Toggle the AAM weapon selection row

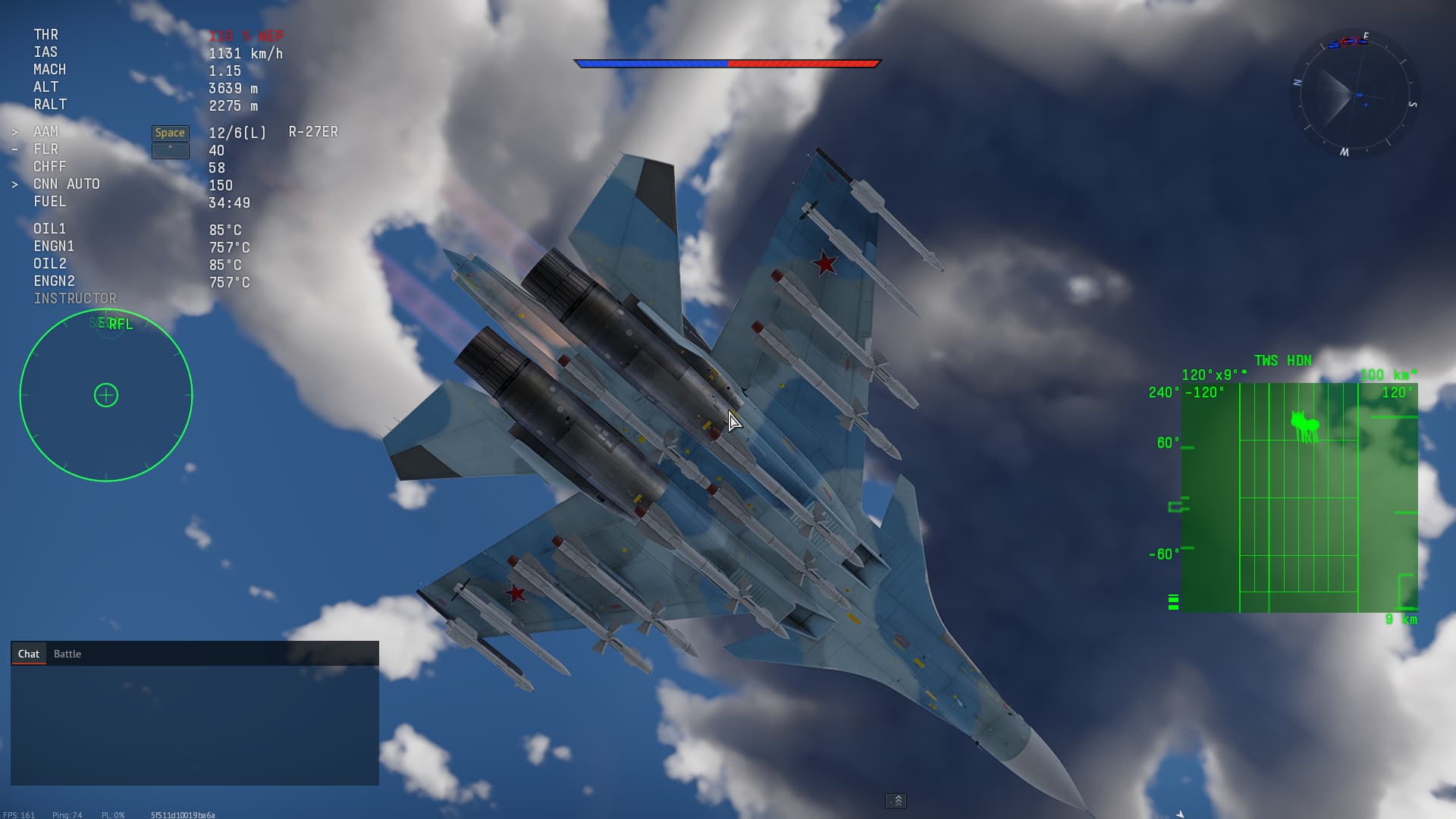(45, 131)
